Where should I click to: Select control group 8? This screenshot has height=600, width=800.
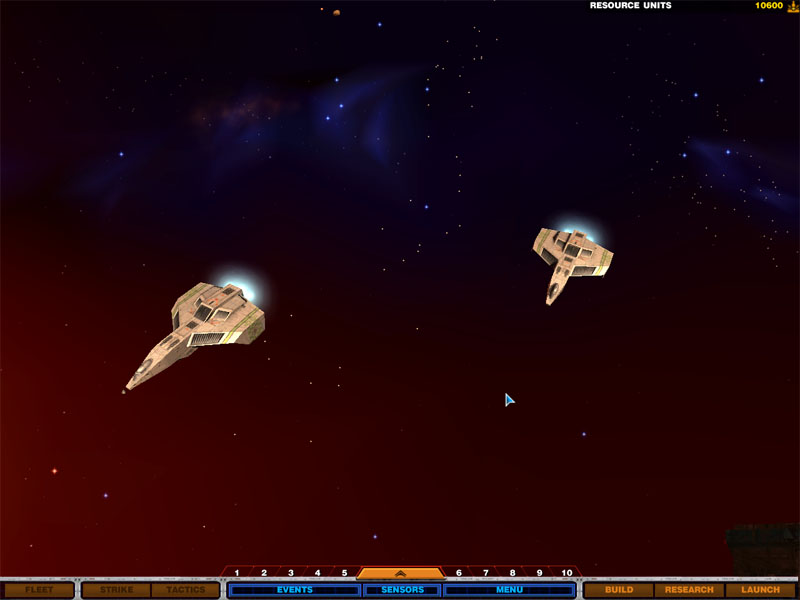(512, 573)
